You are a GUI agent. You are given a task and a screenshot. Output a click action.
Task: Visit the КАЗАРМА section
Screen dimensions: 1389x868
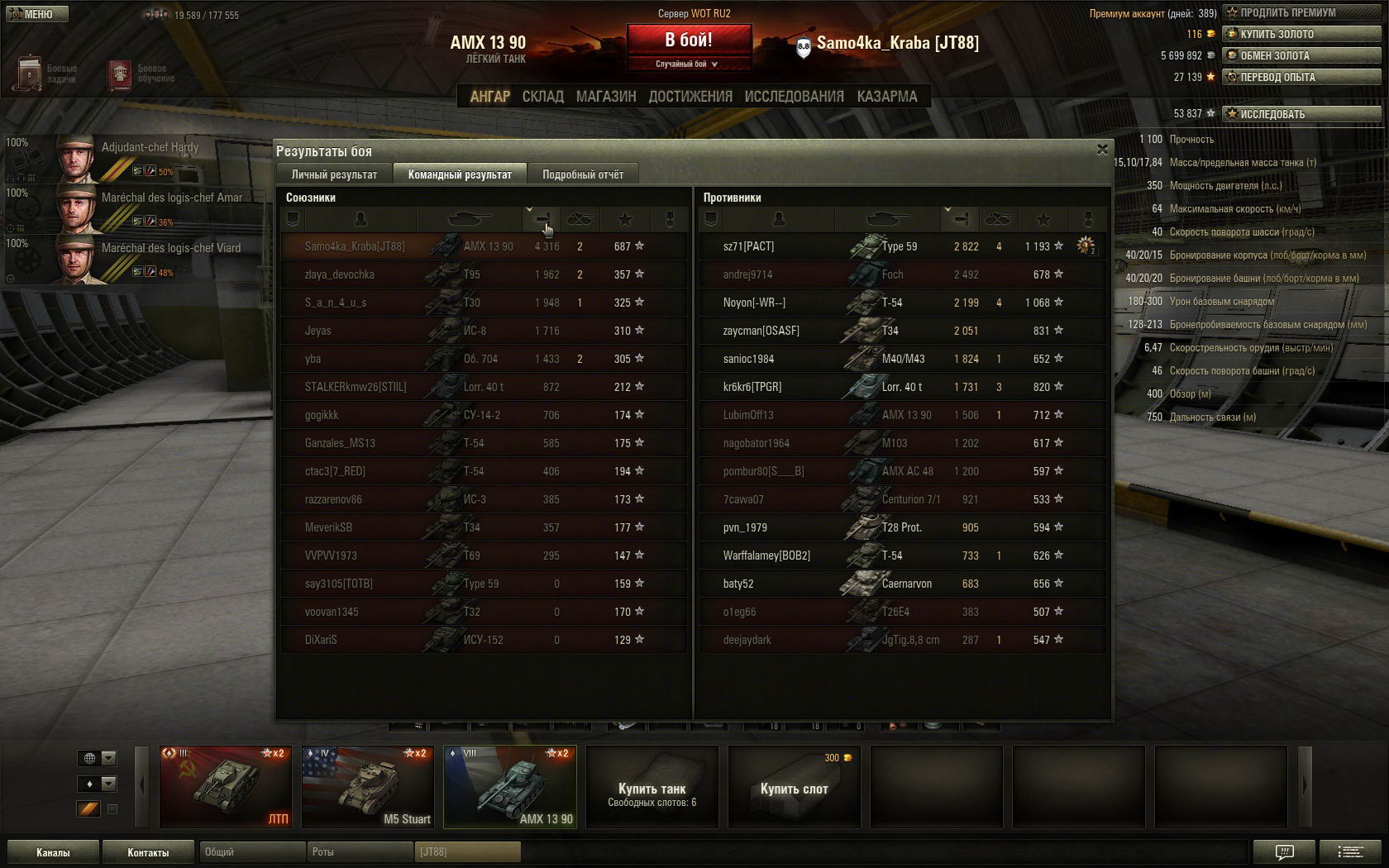click(887, 97)
